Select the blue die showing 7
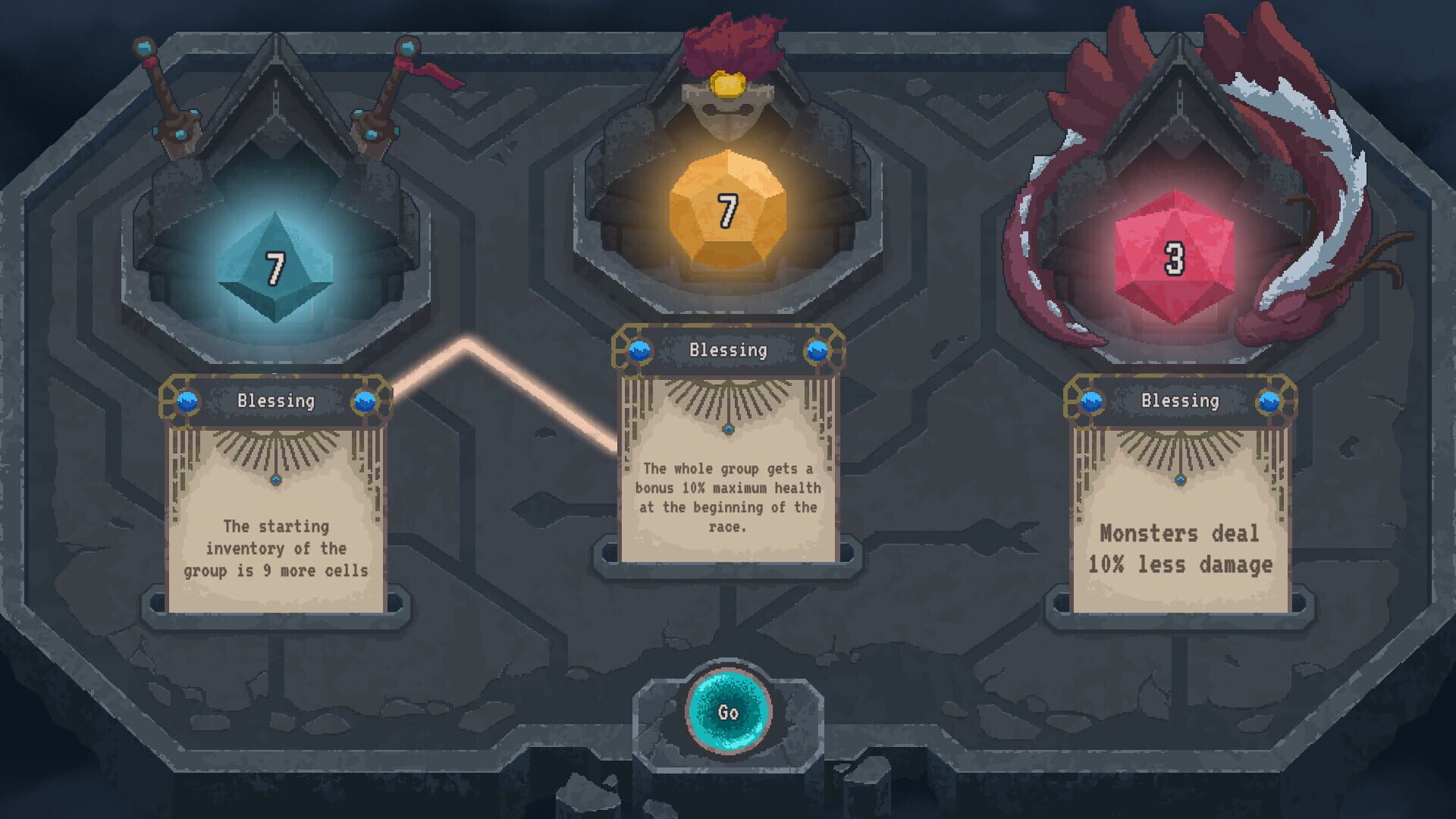 pyautogui.click(x=275, y=267)
